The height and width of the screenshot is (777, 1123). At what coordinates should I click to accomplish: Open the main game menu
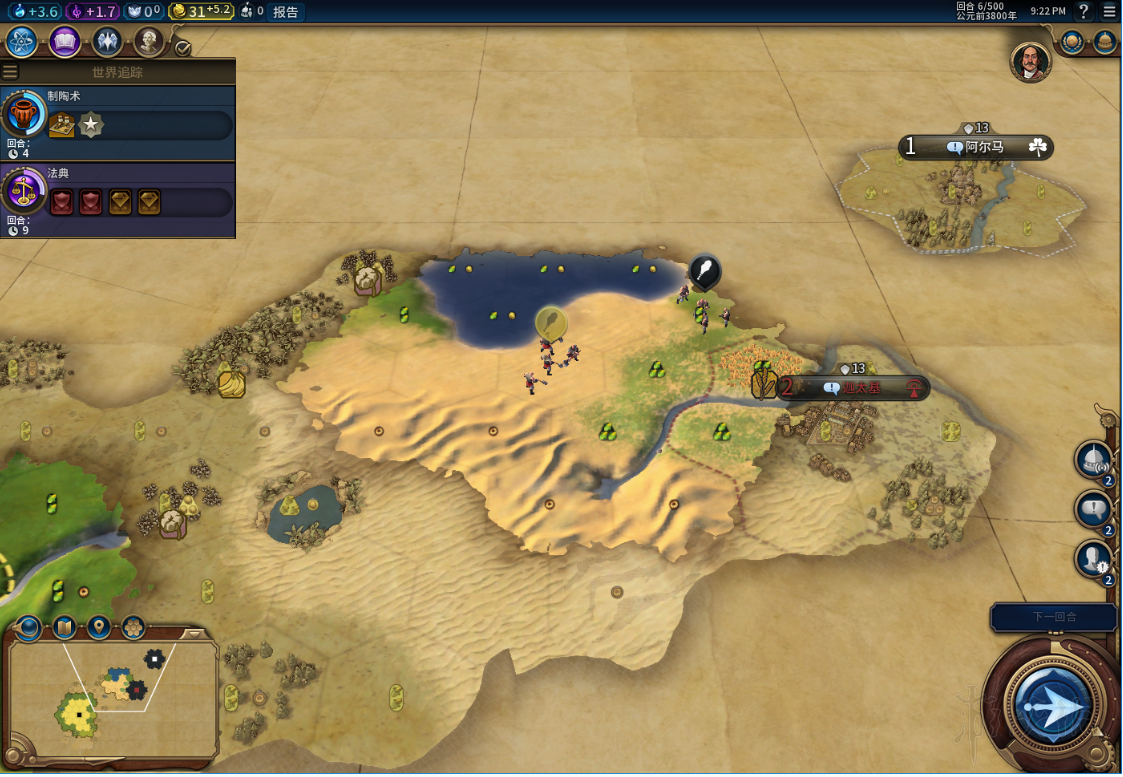1109,12
